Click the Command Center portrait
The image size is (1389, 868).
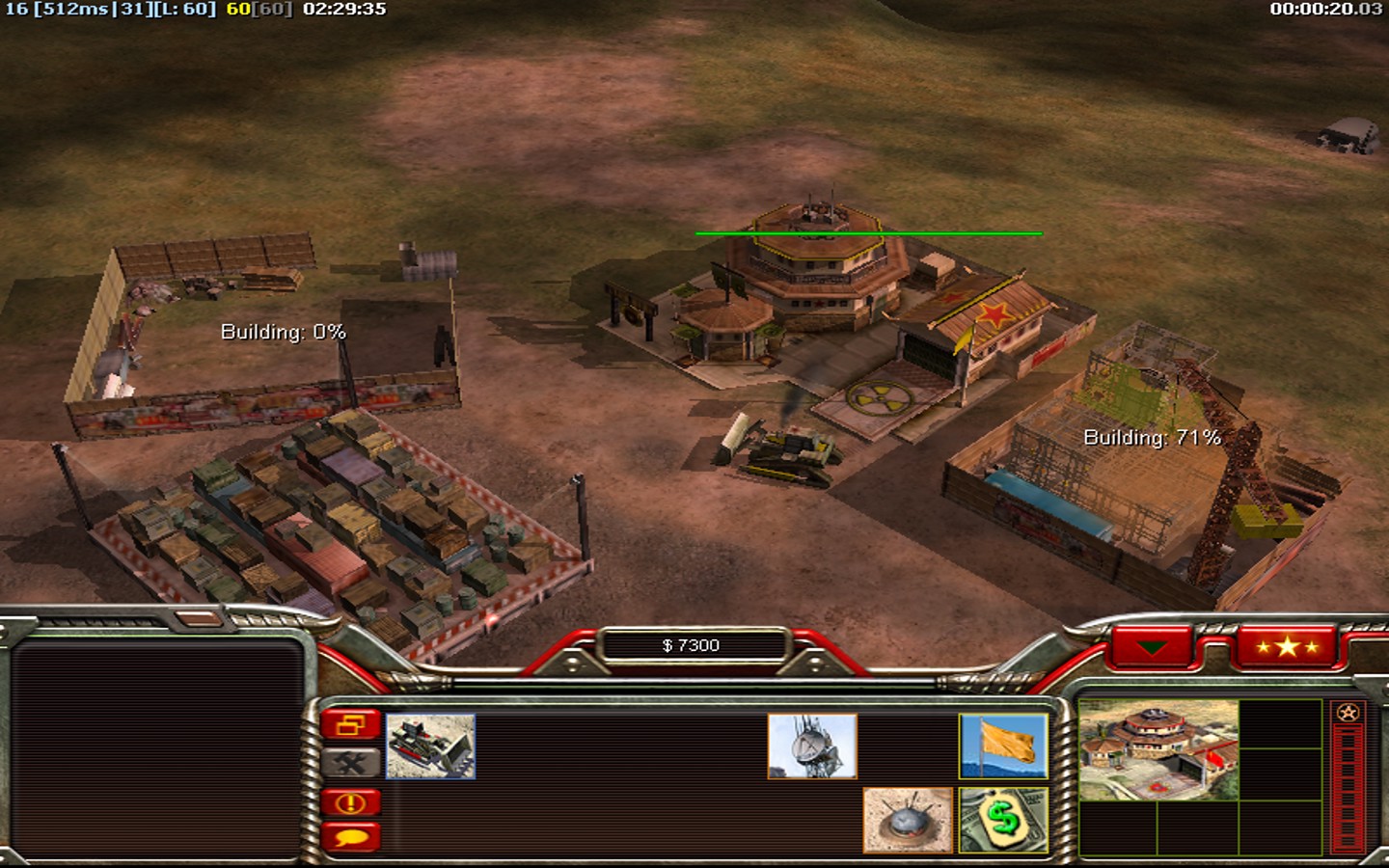[1157, 750]
